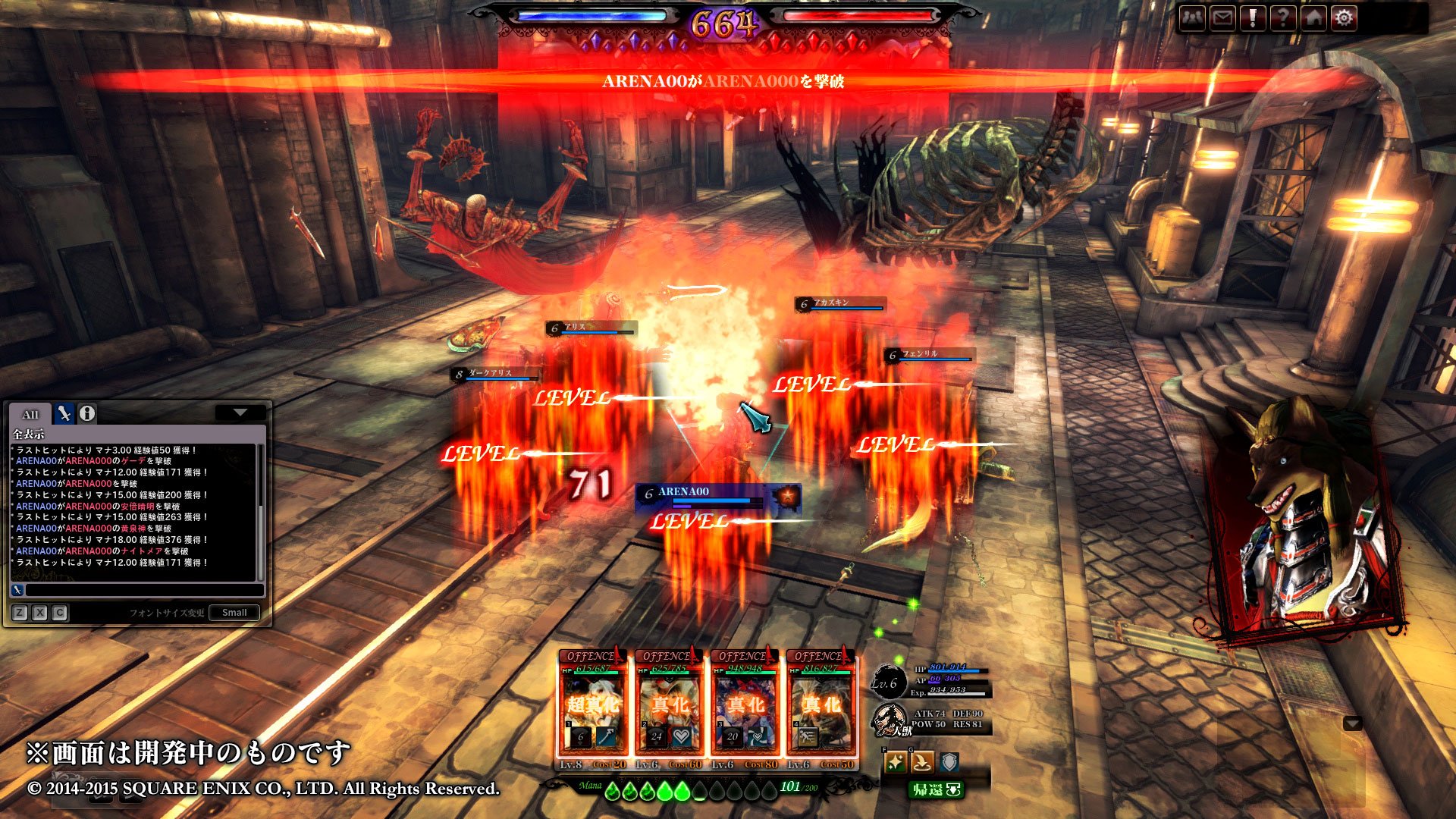Open the party members menu icon
The width and height of the screenshot is (1456, 819).
click(x=1193, y=17)
